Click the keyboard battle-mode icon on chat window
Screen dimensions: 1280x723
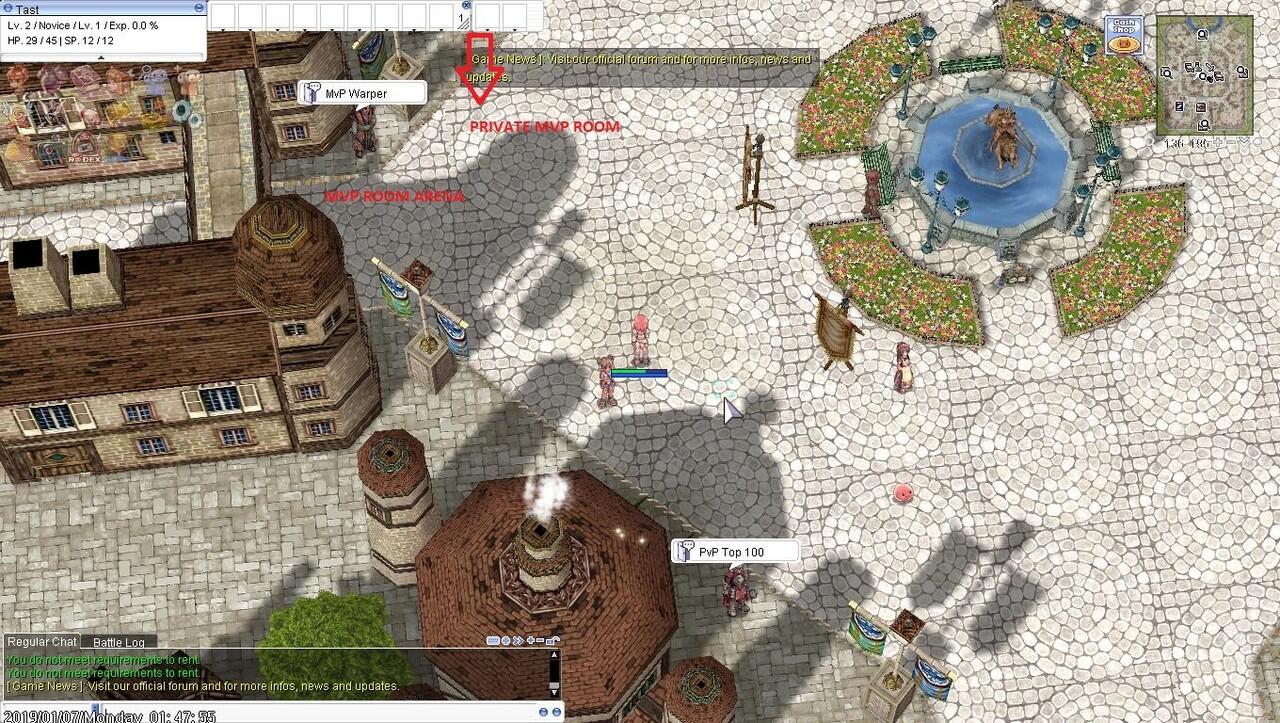point(493,640)
